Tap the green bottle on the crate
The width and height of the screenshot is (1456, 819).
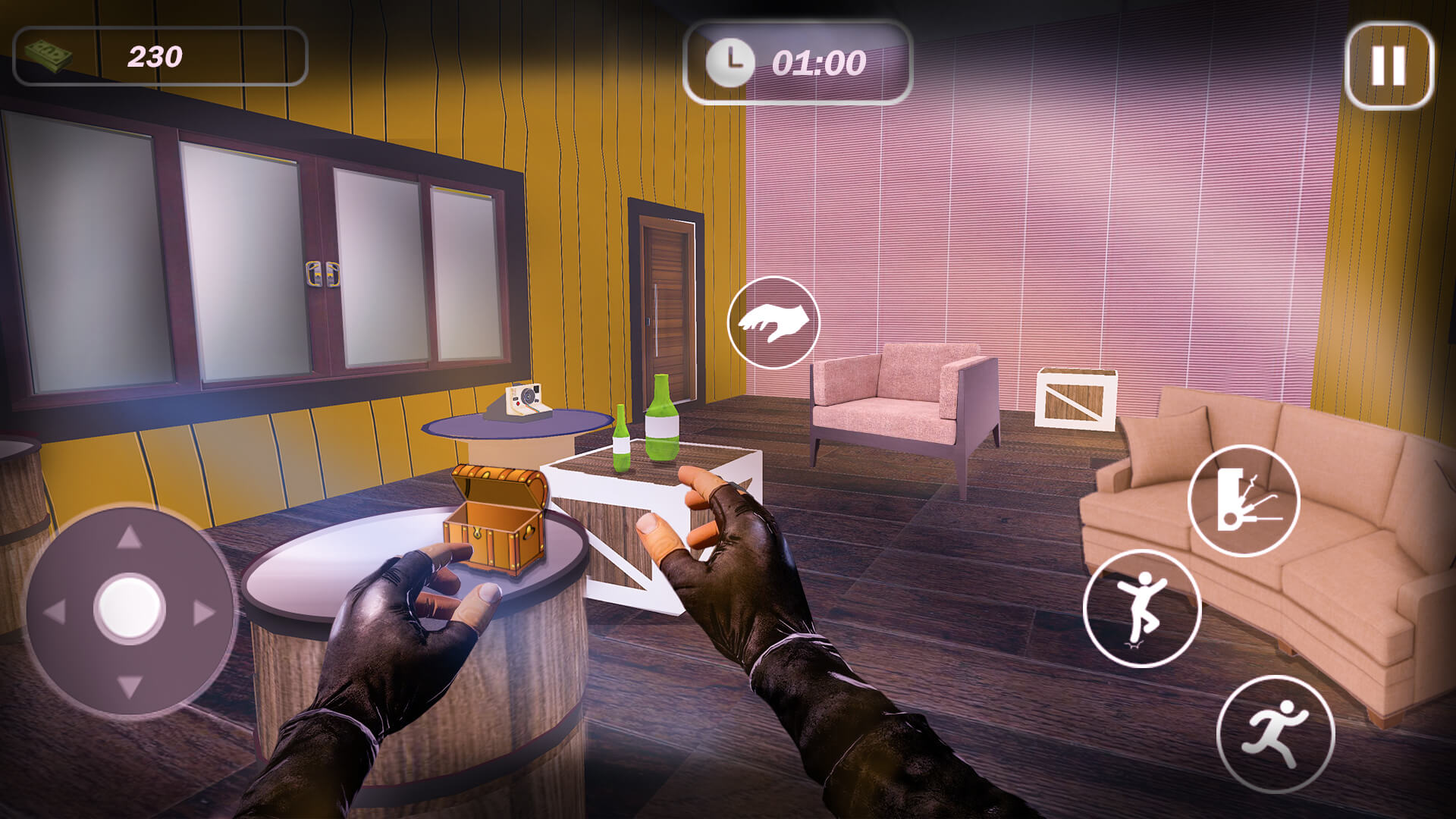pos(661,421)
